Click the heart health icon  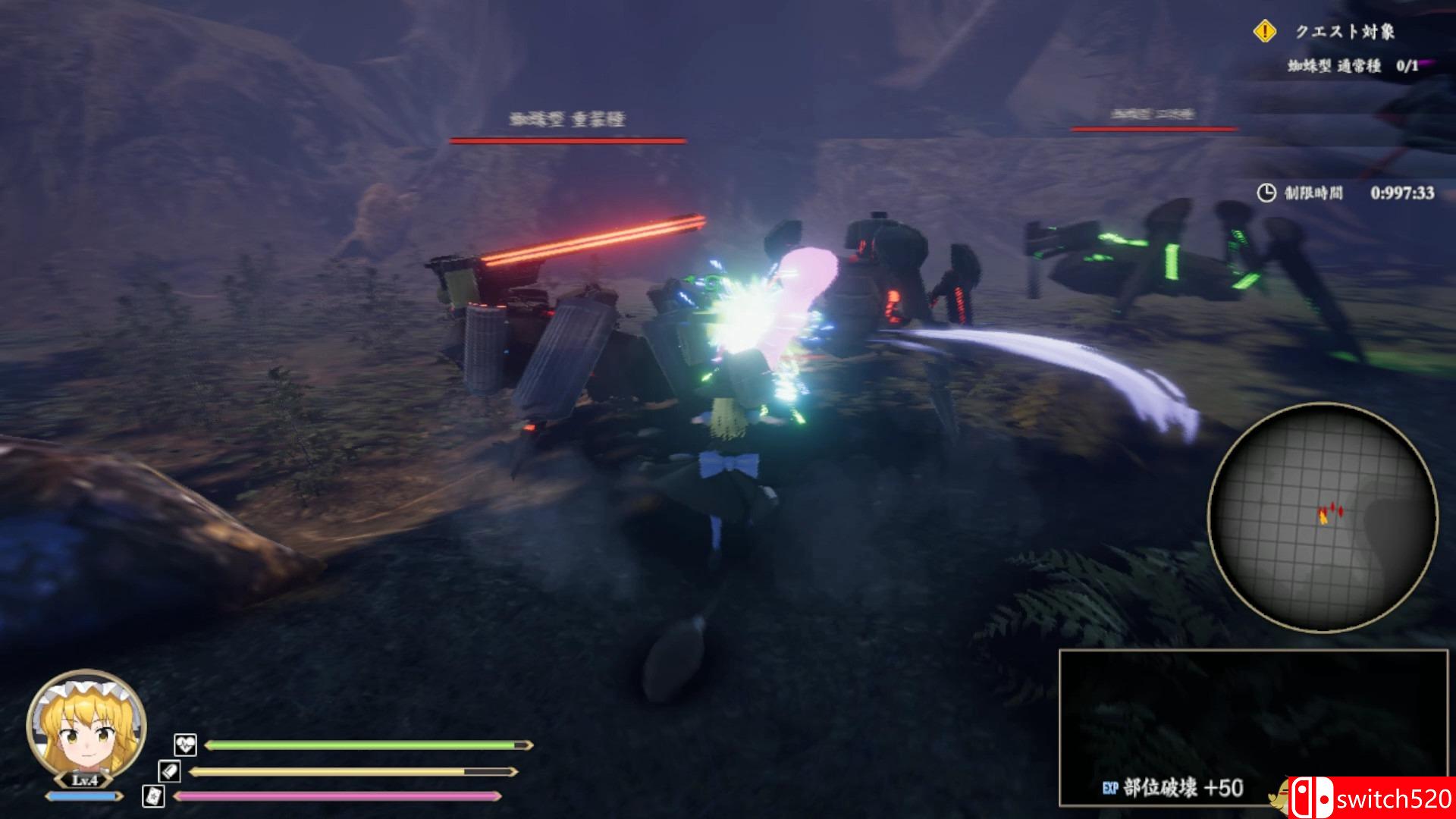click(185, 745)
